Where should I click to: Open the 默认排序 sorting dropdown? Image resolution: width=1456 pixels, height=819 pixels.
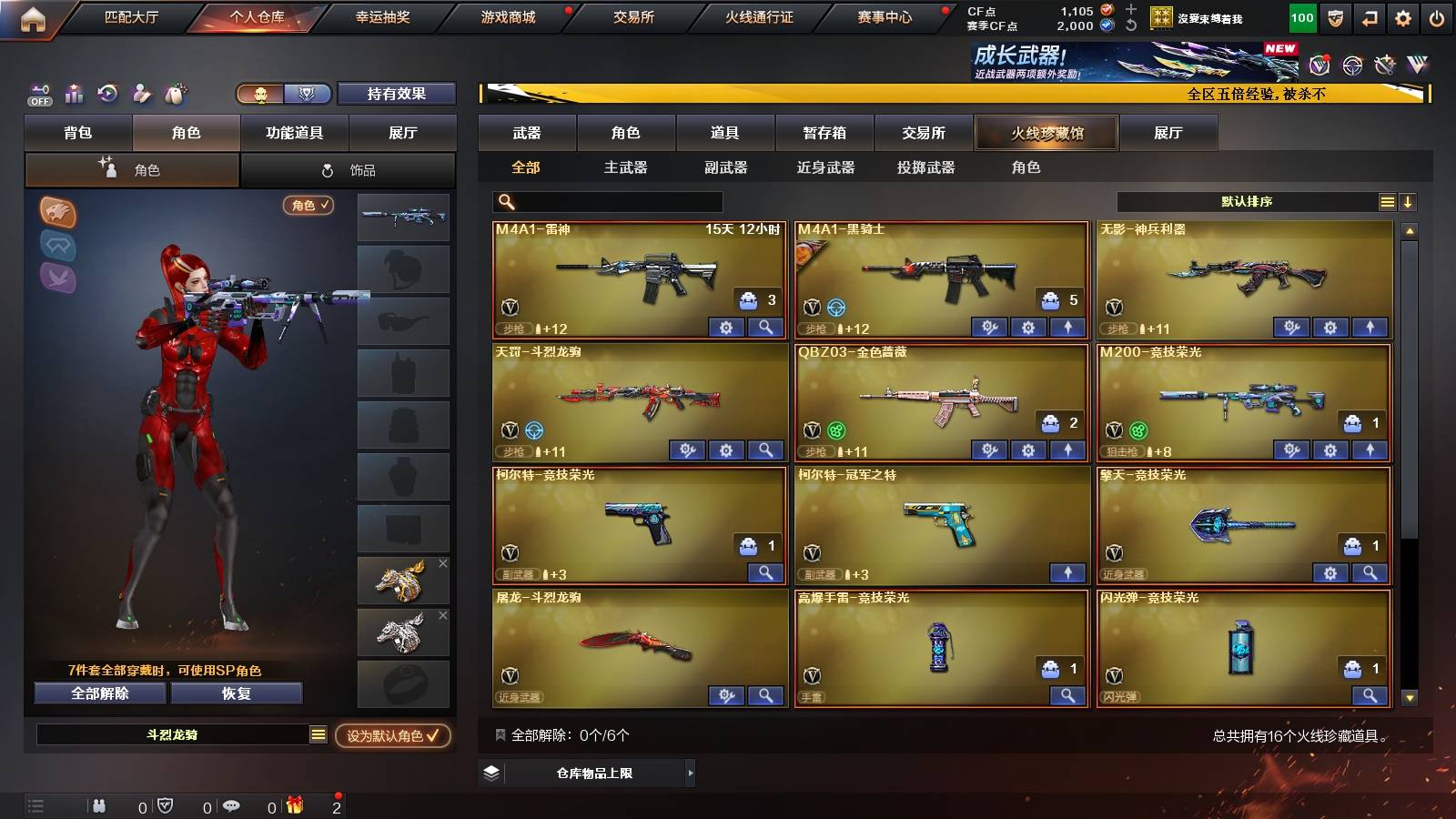(x=1247, y=201)
